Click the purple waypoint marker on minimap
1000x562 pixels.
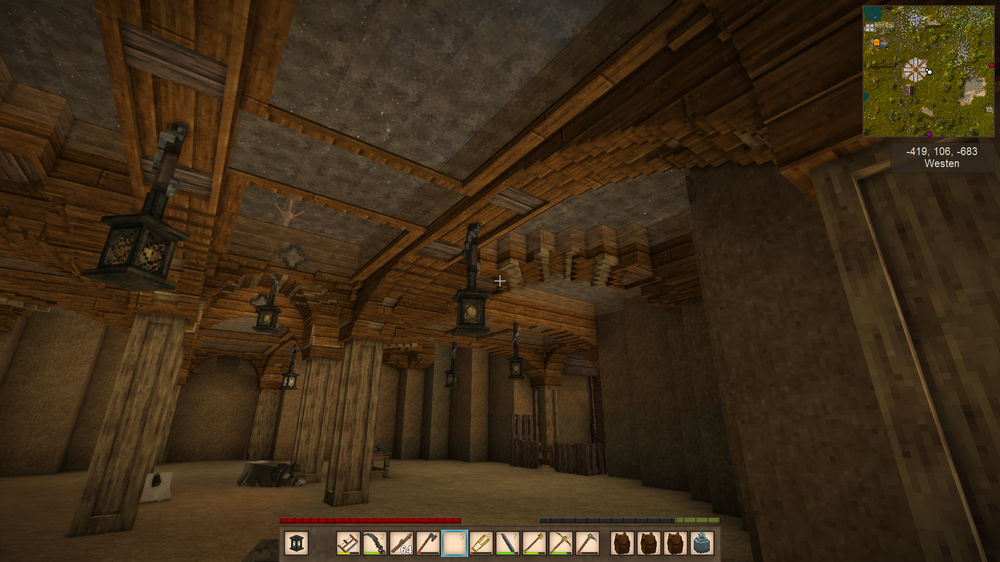929,133
